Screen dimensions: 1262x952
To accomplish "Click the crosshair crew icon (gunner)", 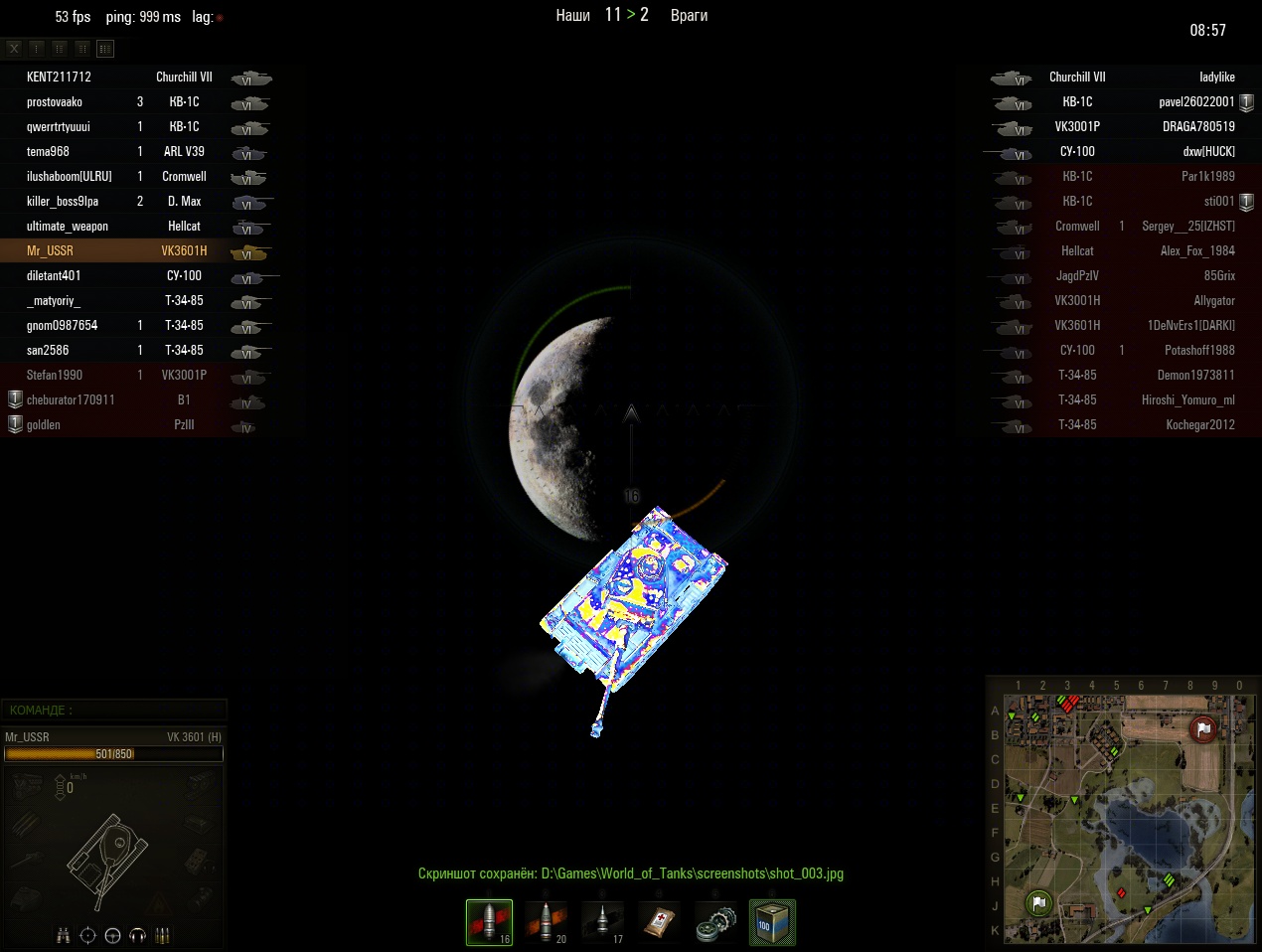I will (88, 935).
